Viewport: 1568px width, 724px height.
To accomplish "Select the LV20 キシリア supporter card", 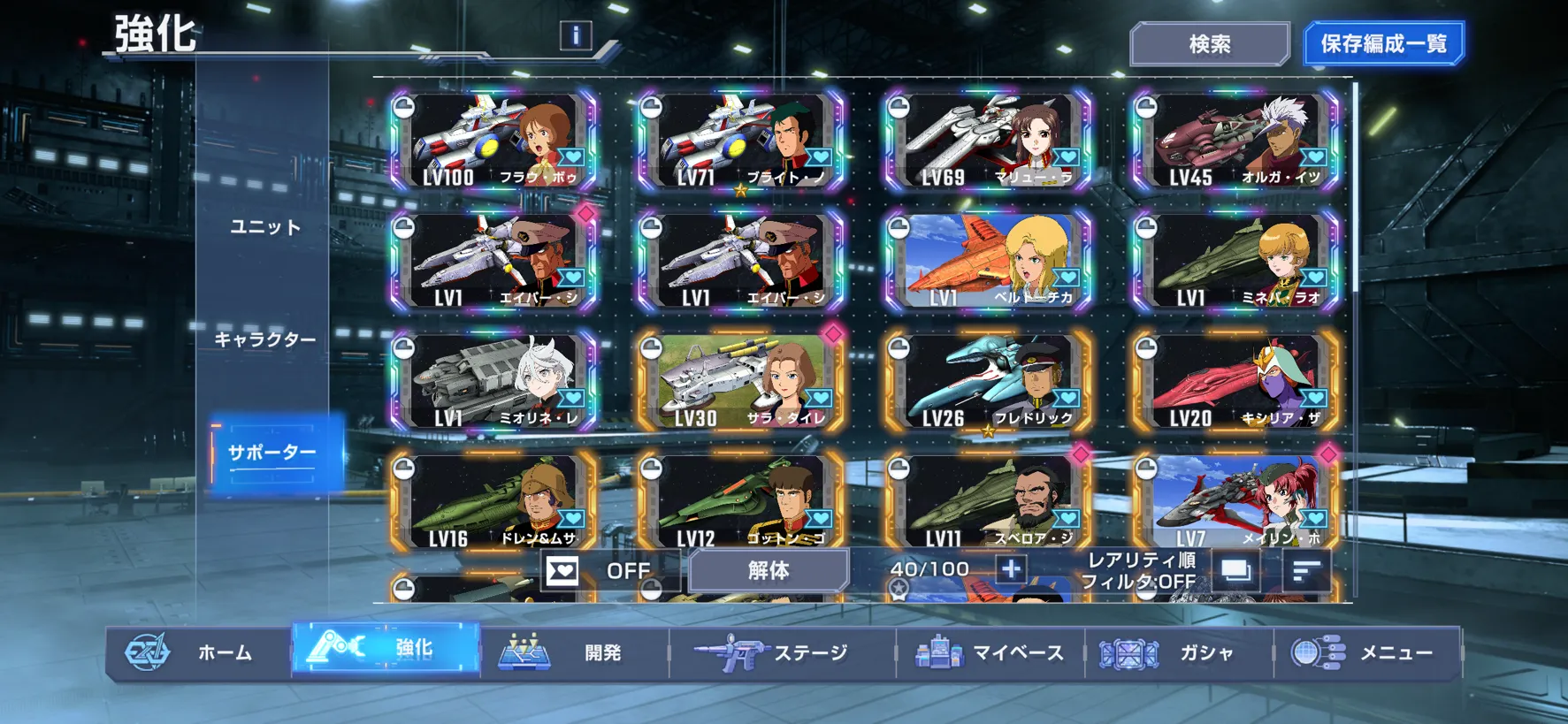I will click(x=1236, y=382).
